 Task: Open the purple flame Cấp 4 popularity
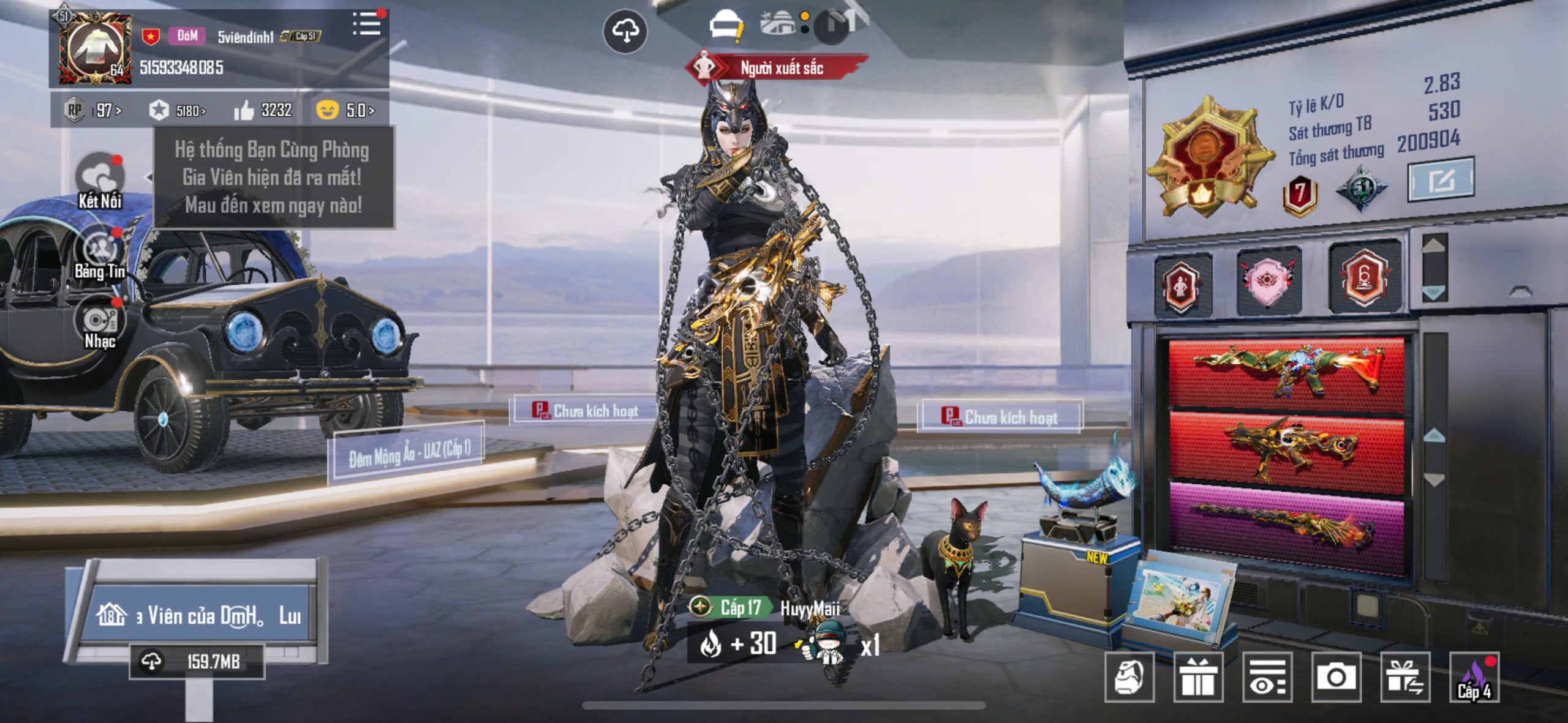(x=1474, y=677)
